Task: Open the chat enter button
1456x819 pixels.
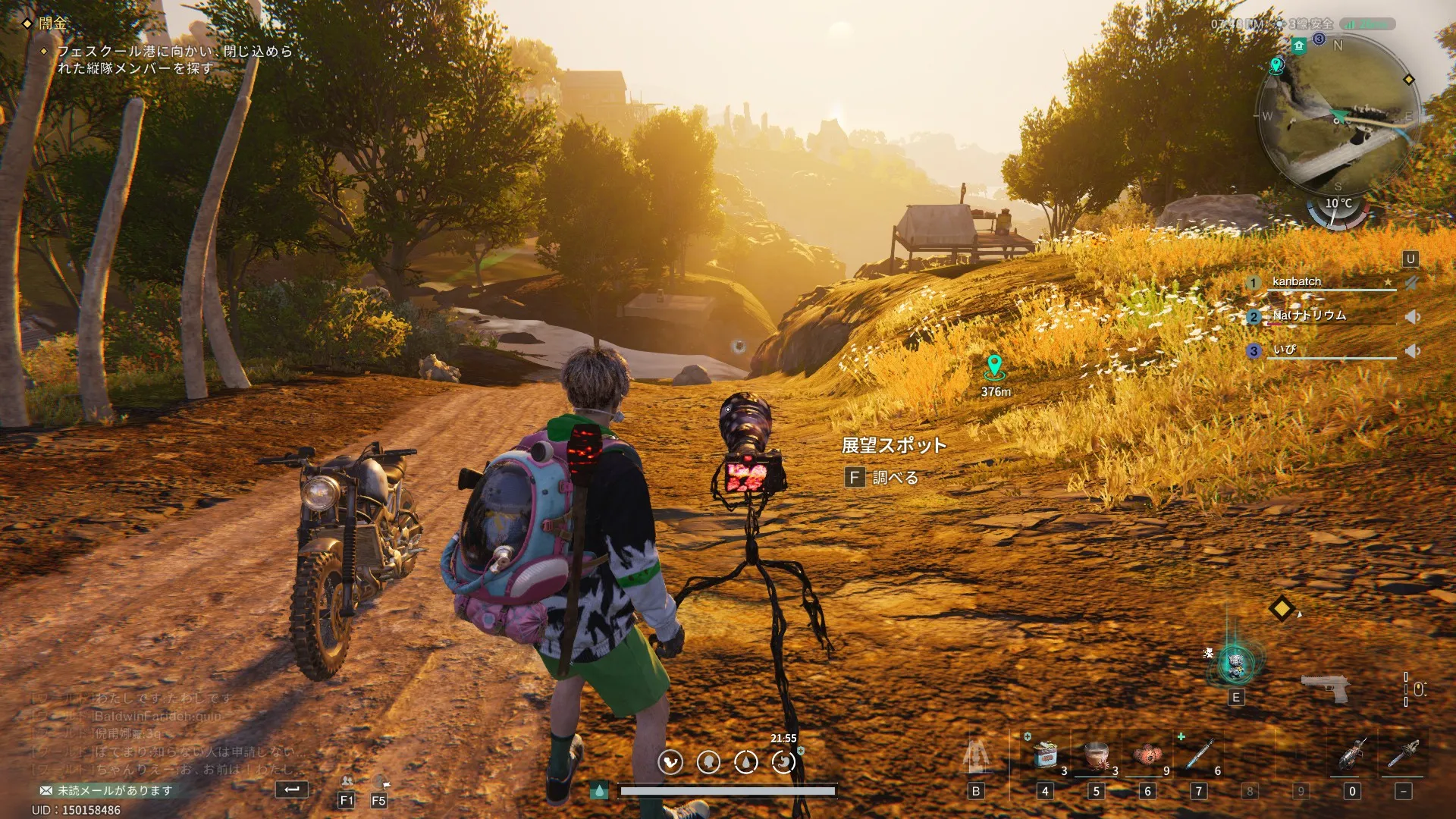Action: click(x=291, y=789)
